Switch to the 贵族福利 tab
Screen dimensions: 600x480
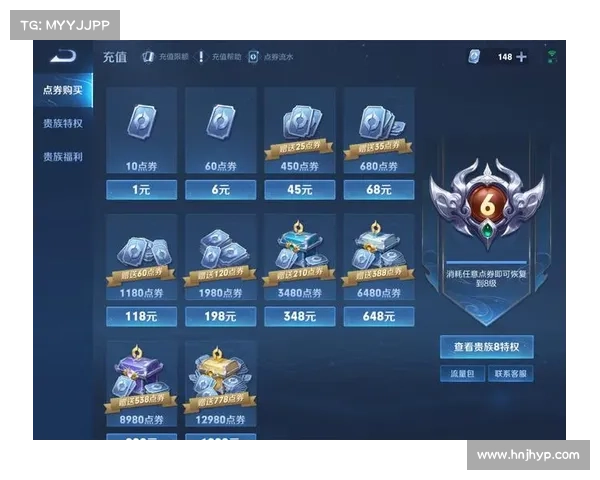click(63, 157)
